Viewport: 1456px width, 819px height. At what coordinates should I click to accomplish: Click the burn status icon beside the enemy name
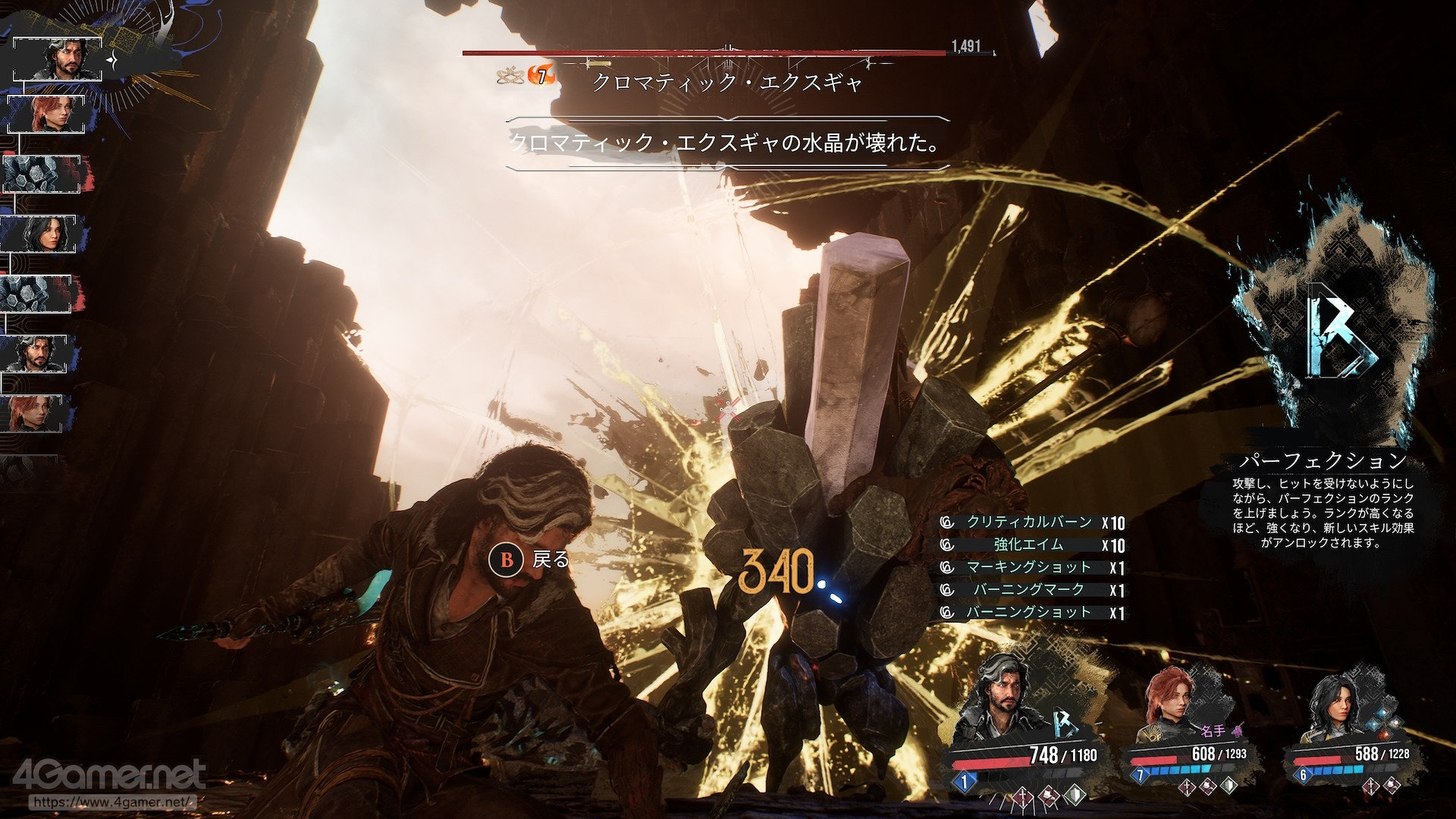(x=541, y=77)
